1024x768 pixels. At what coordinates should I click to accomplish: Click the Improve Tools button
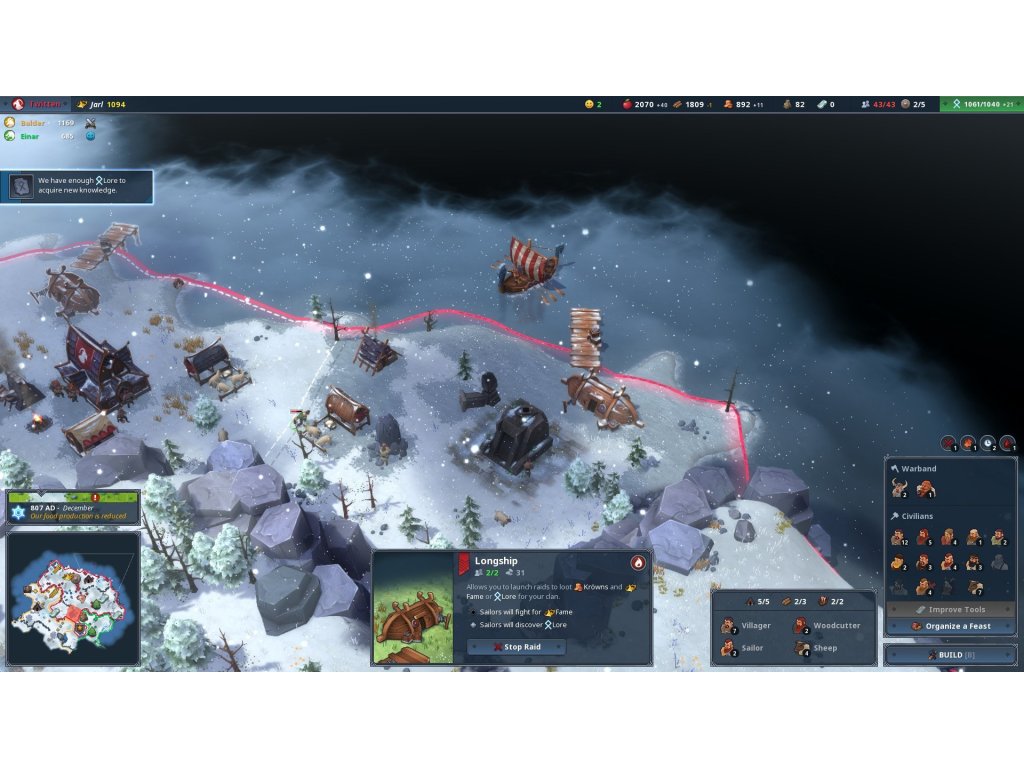950,609
